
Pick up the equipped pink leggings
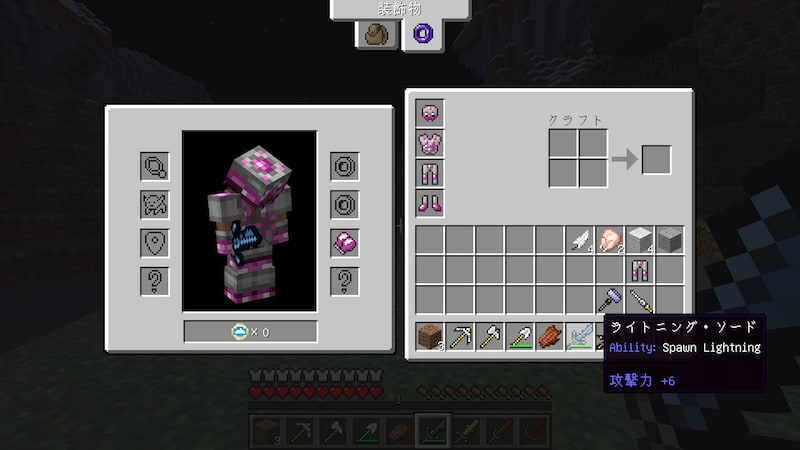tap(430, 173)
